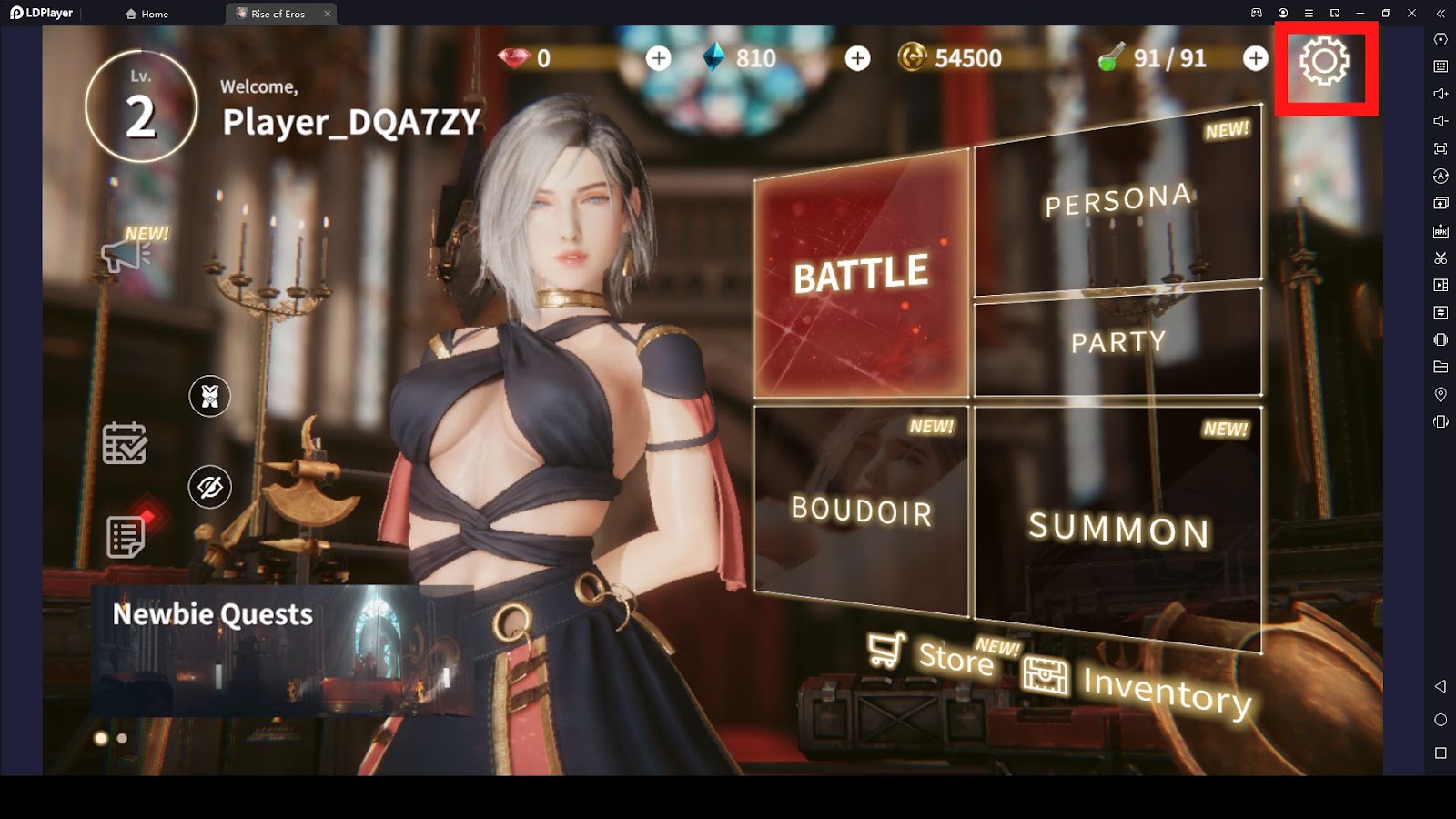Image resolution: width=1456 pixels, height=819 pixels.
Task: Open the gear settings menu
Action: (x=1324, y=62)
